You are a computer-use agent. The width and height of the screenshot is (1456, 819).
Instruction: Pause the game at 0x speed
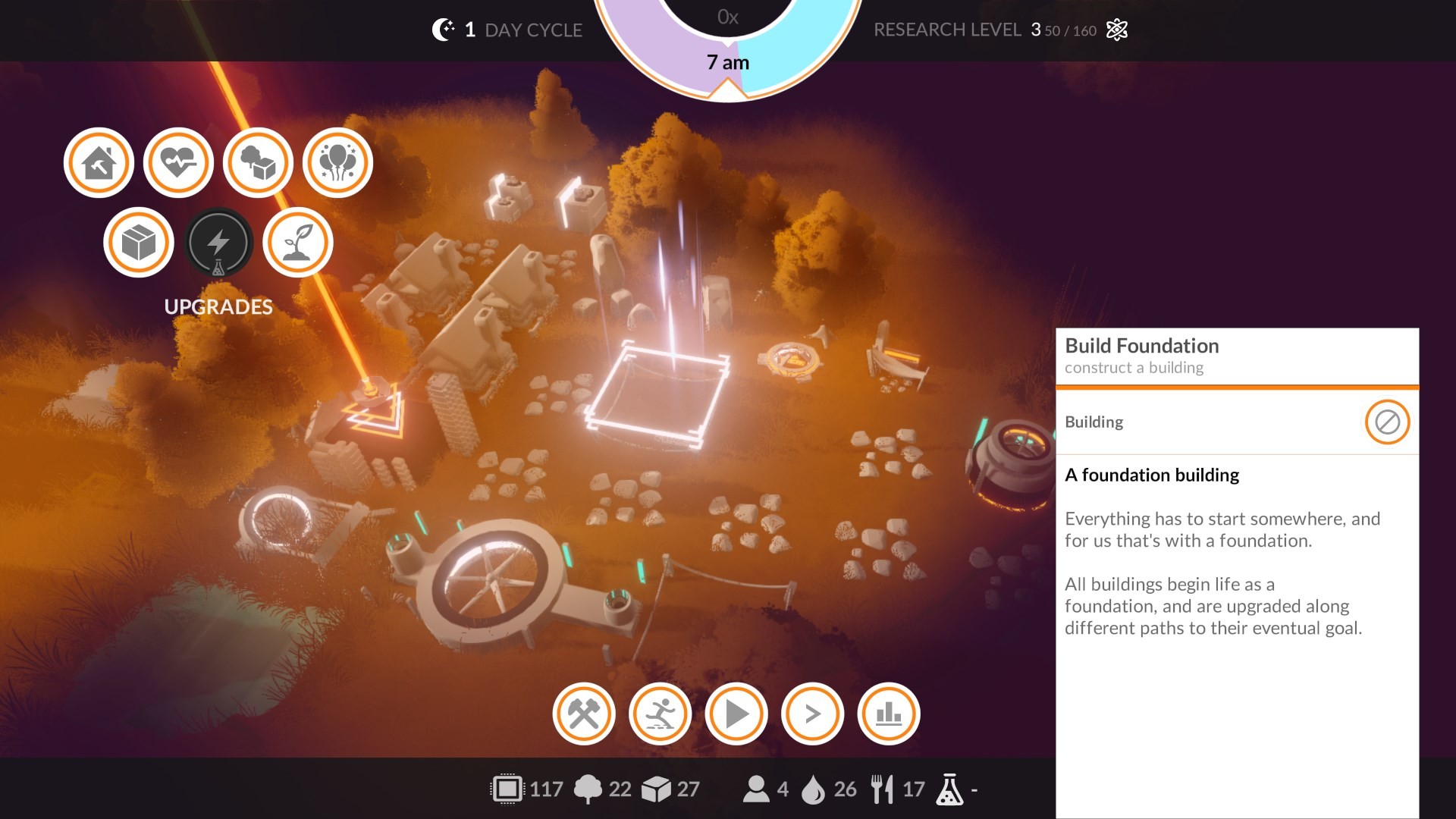pyautogui.click(x=726, y=17)
